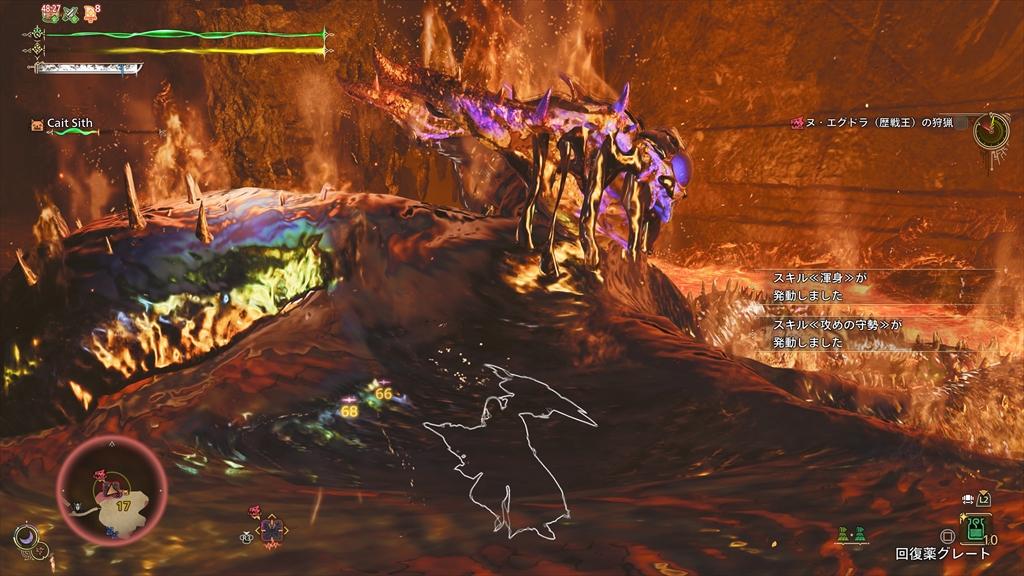
Task: Check the round quest timer clock
Action: coord(990,128)
